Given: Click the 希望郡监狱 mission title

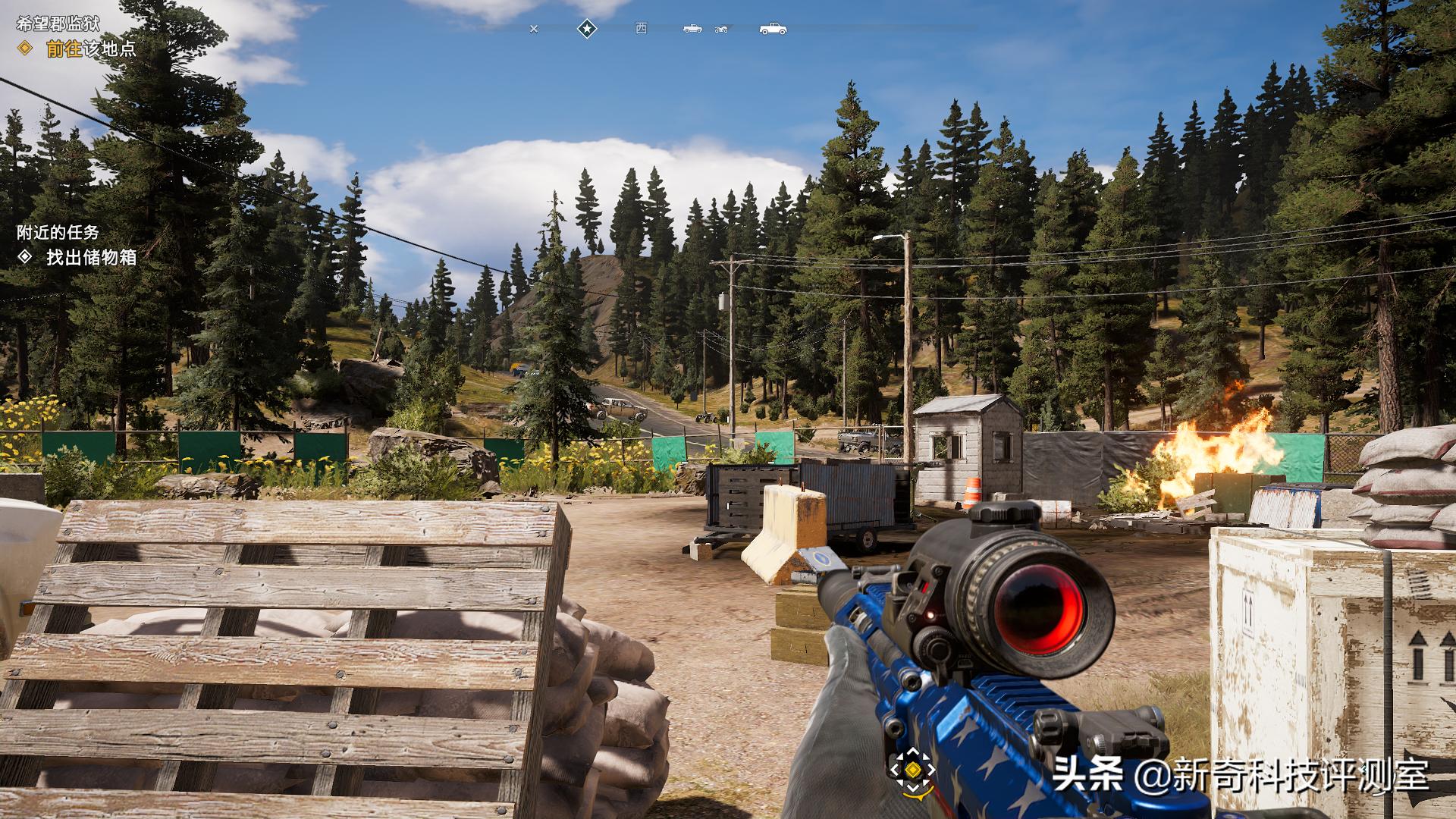Looking at the screenshot, I should click(x=58, y=24).
